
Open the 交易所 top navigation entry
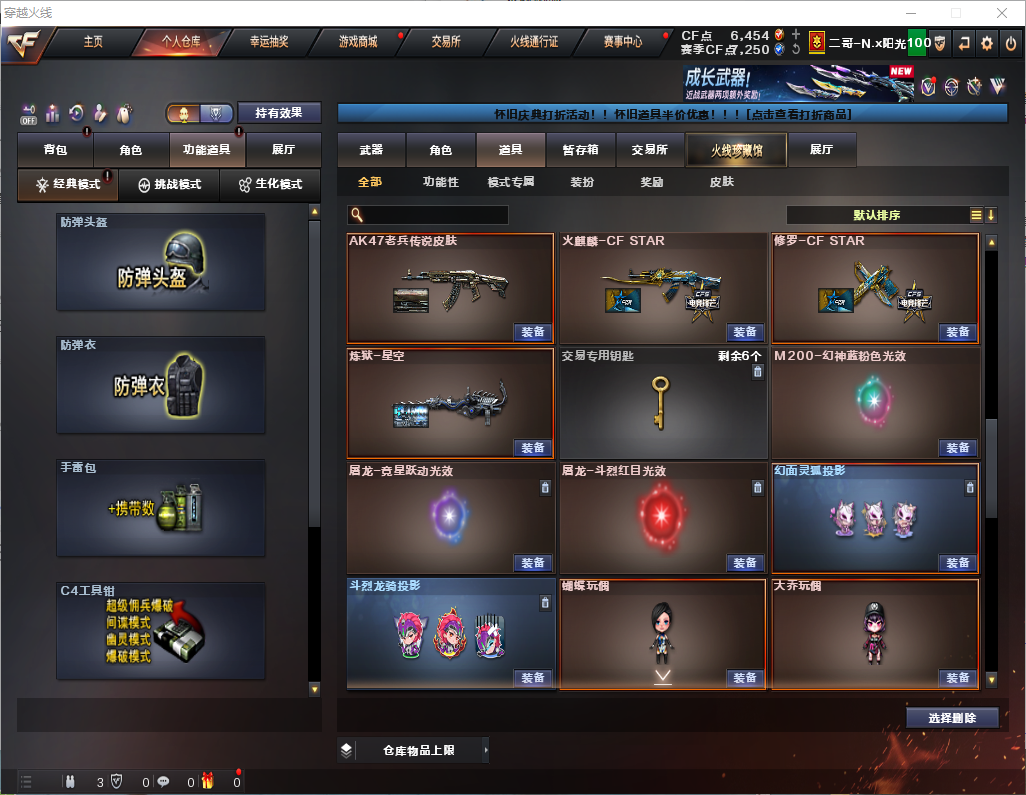point(446,42)
